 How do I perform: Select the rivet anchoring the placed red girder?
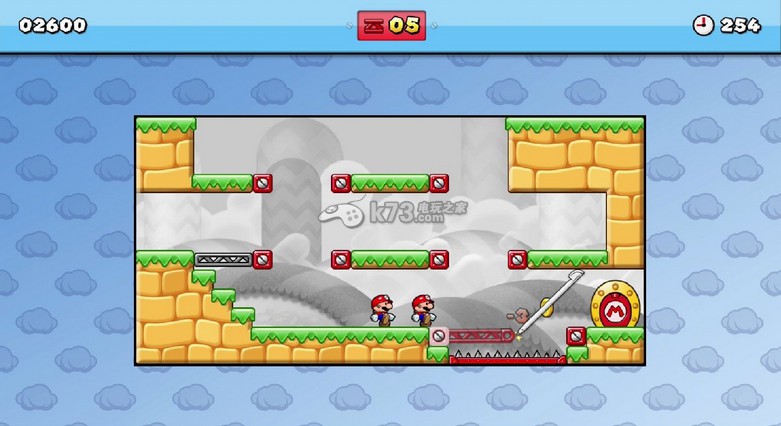[x=439, y=336]
